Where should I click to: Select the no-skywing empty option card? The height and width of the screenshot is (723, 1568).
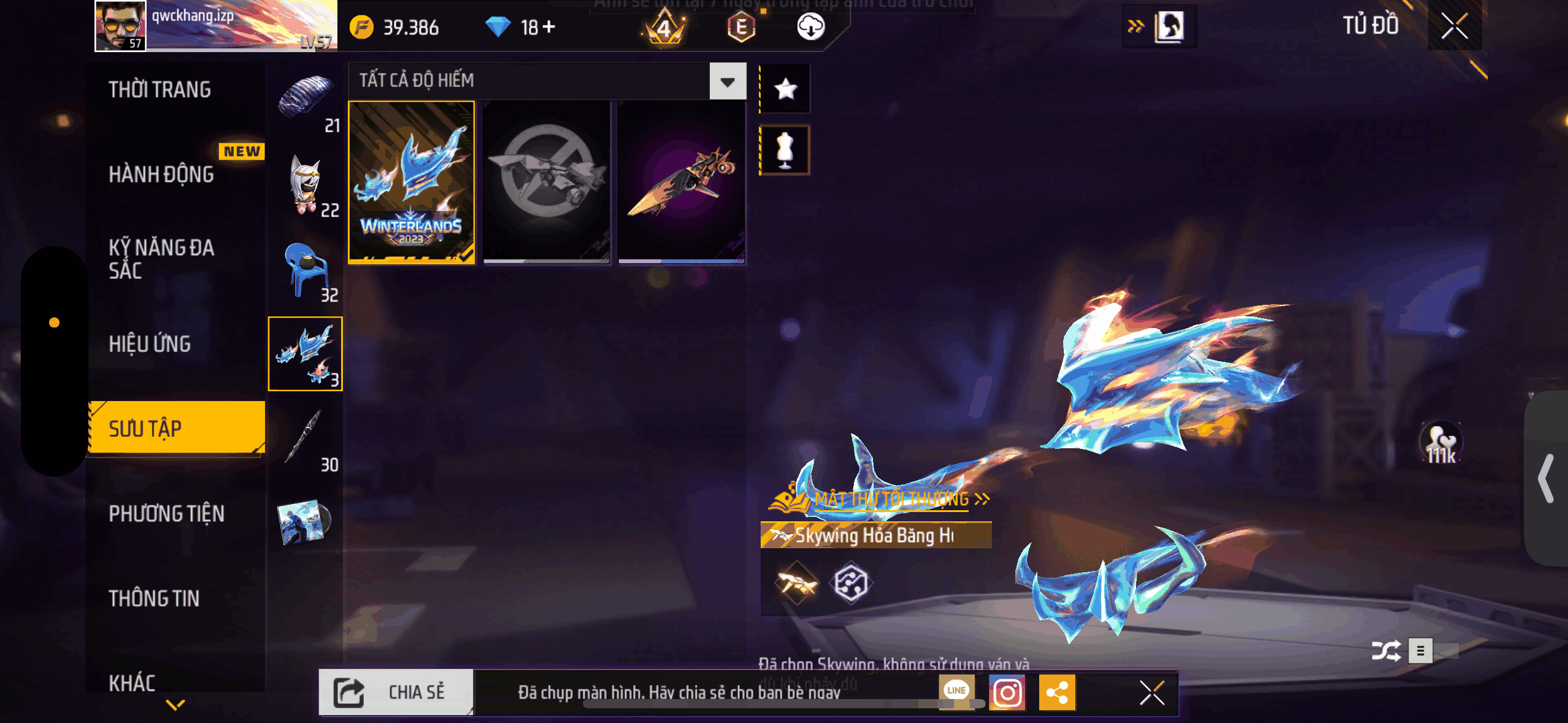click(x=546, y=182)
